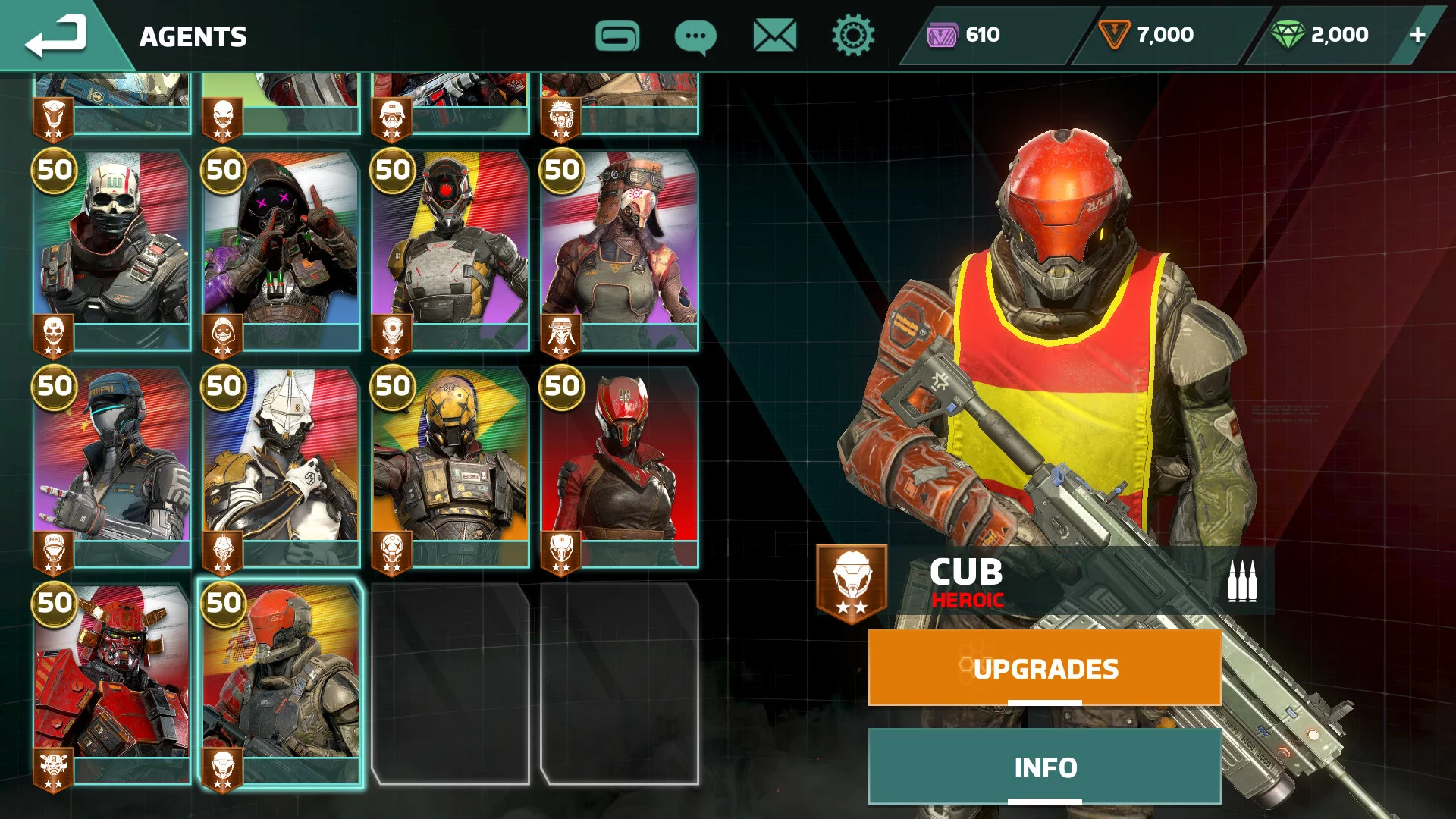Screen dimensions: 1456x819
Task: Open the mail inbox envelope
Action: [x=774, y=36]
